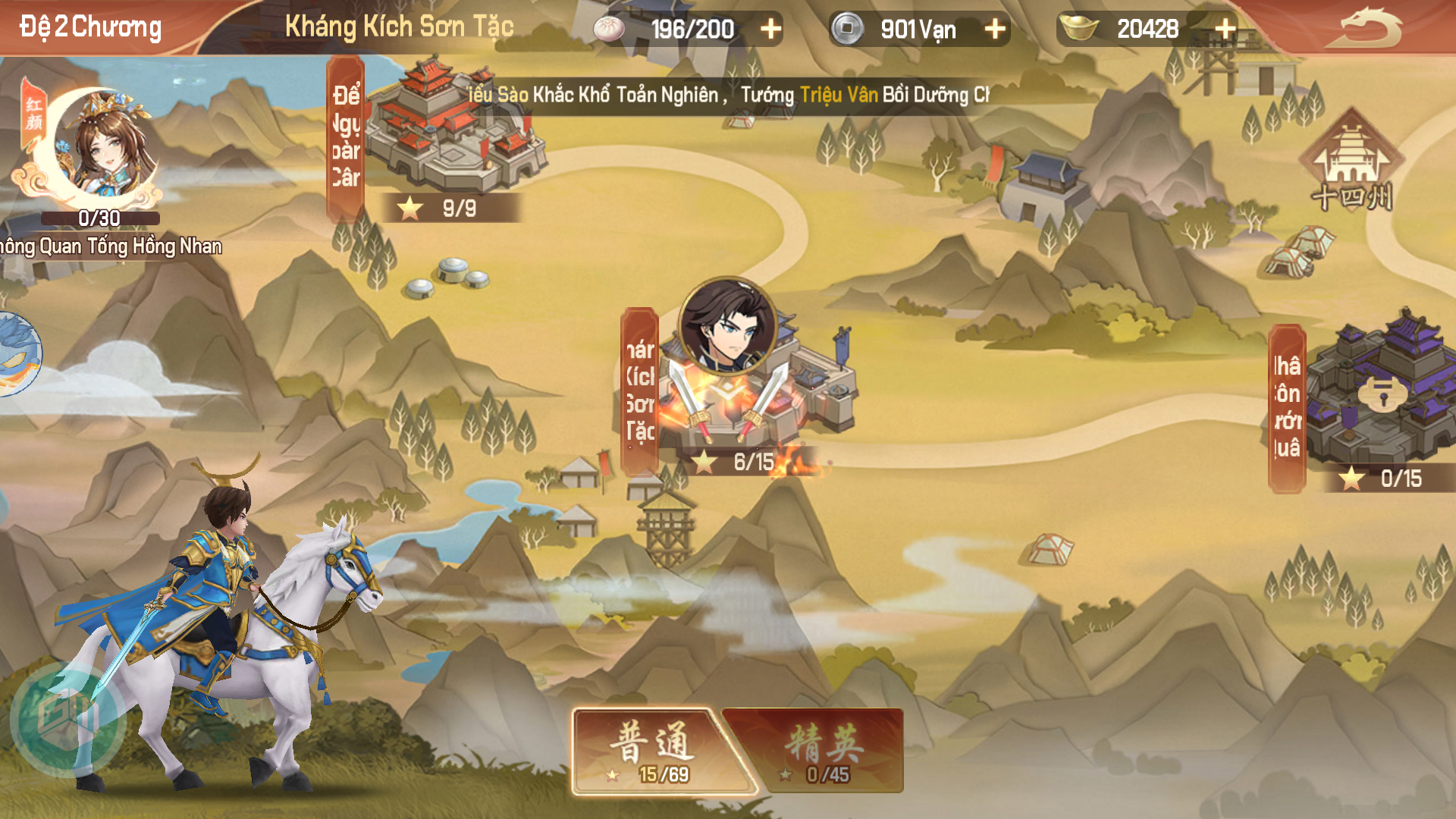Switch to the normal difficulty tab 15/69
Viewport: 1456px width, 819px height.
654,751
